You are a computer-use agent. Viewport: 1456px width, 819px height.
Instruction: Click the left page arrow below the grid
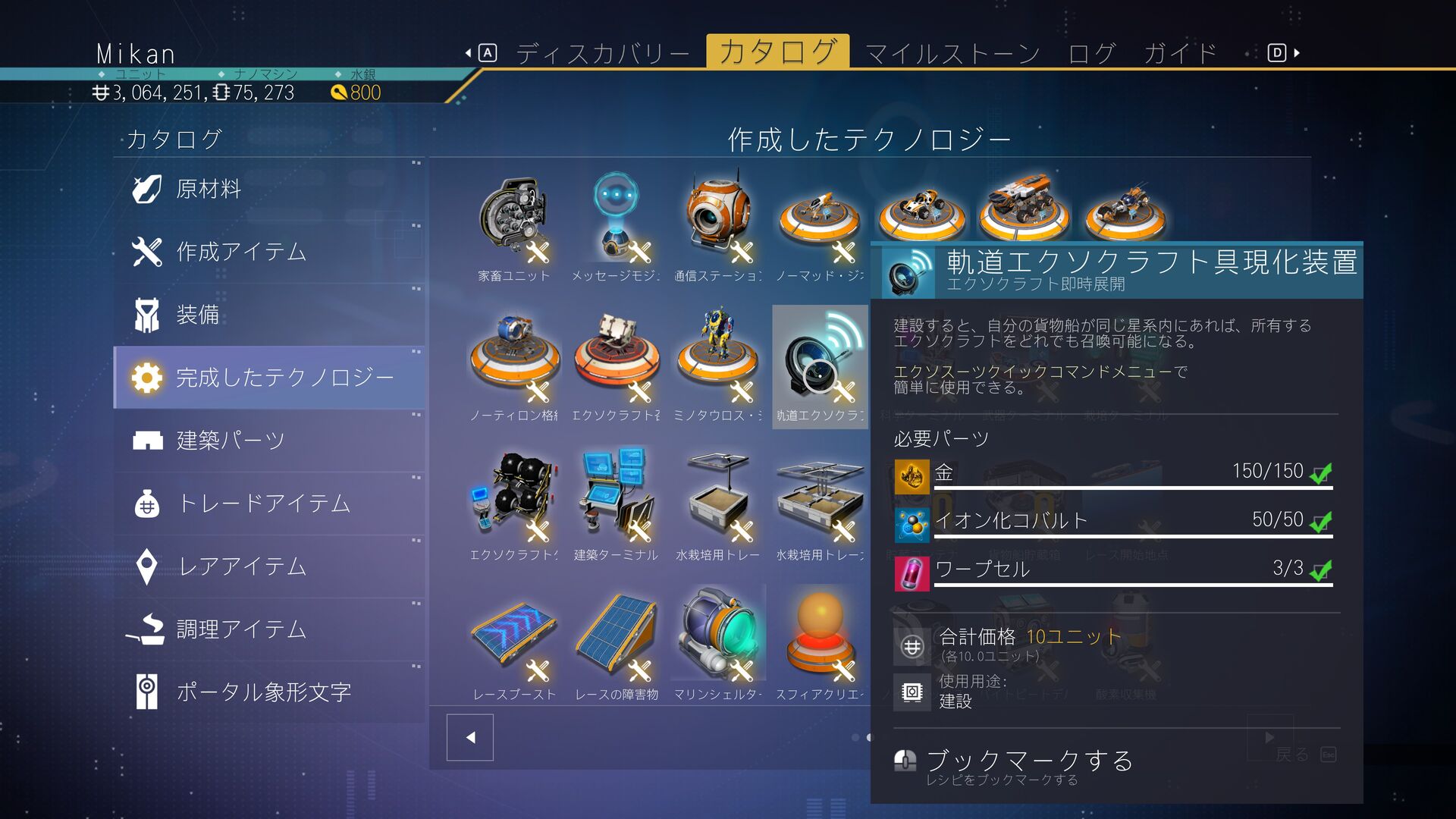(x=470, y=736)
